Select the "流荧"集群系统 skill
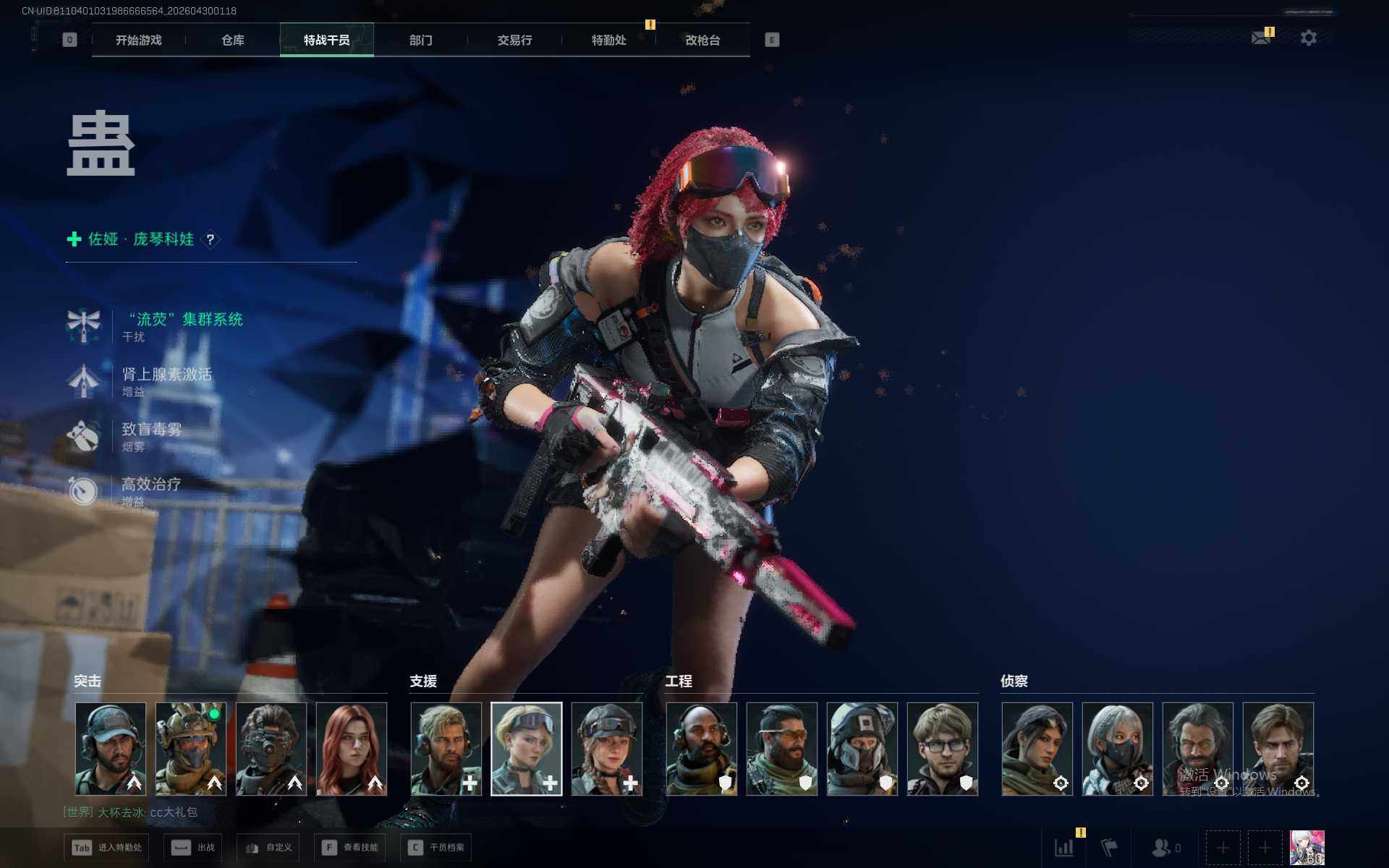 click(185, 320)
